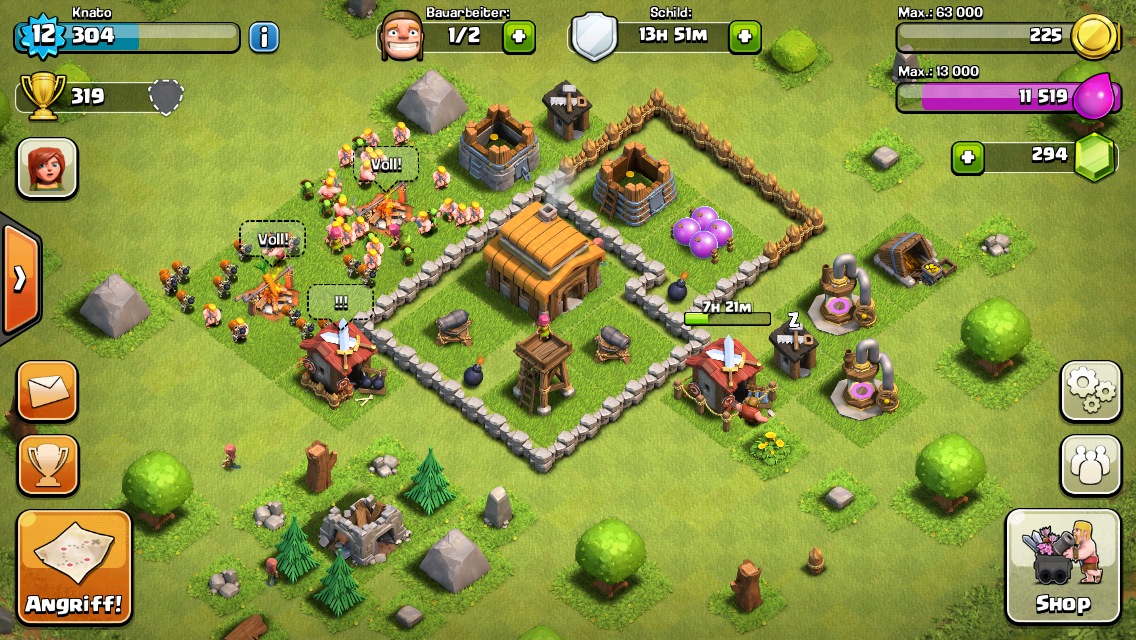Screen dimensions: 1136x640
Task: Open the settings gear button
Action: coord(1090,391)
